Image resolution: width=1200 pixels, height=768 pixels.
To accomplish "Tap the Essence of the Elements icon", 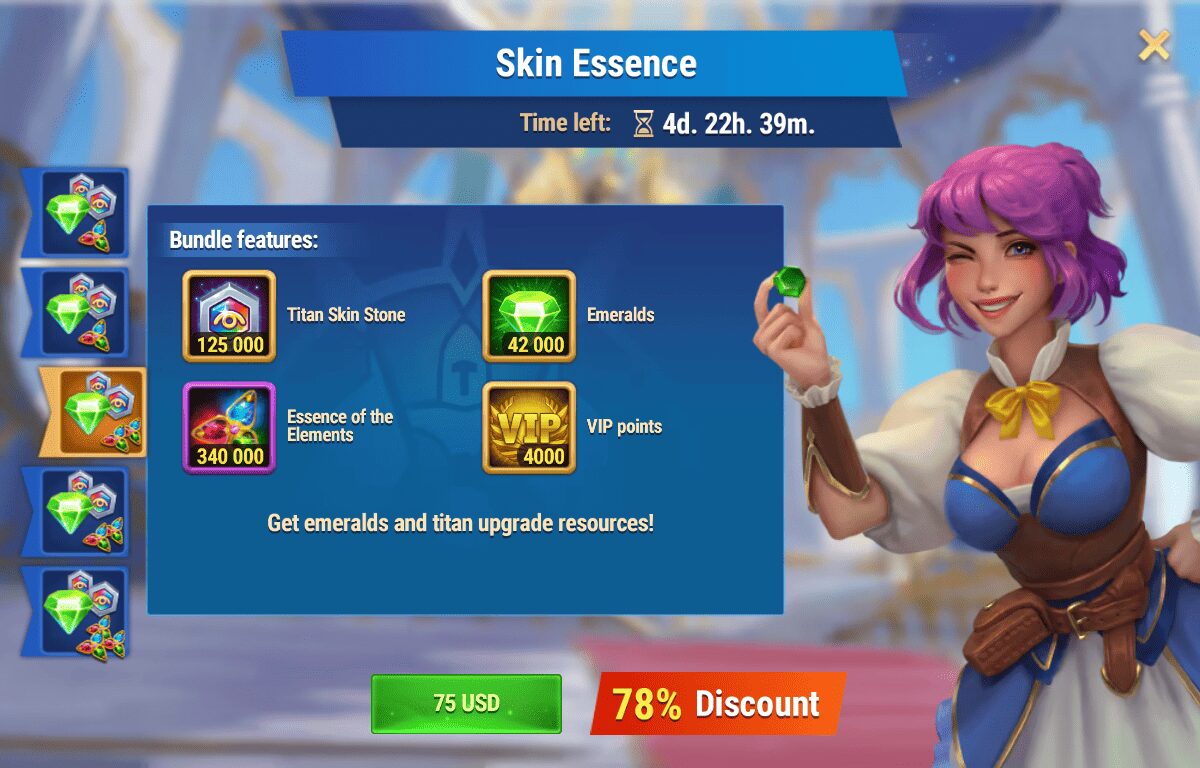I will click(229, 427).
